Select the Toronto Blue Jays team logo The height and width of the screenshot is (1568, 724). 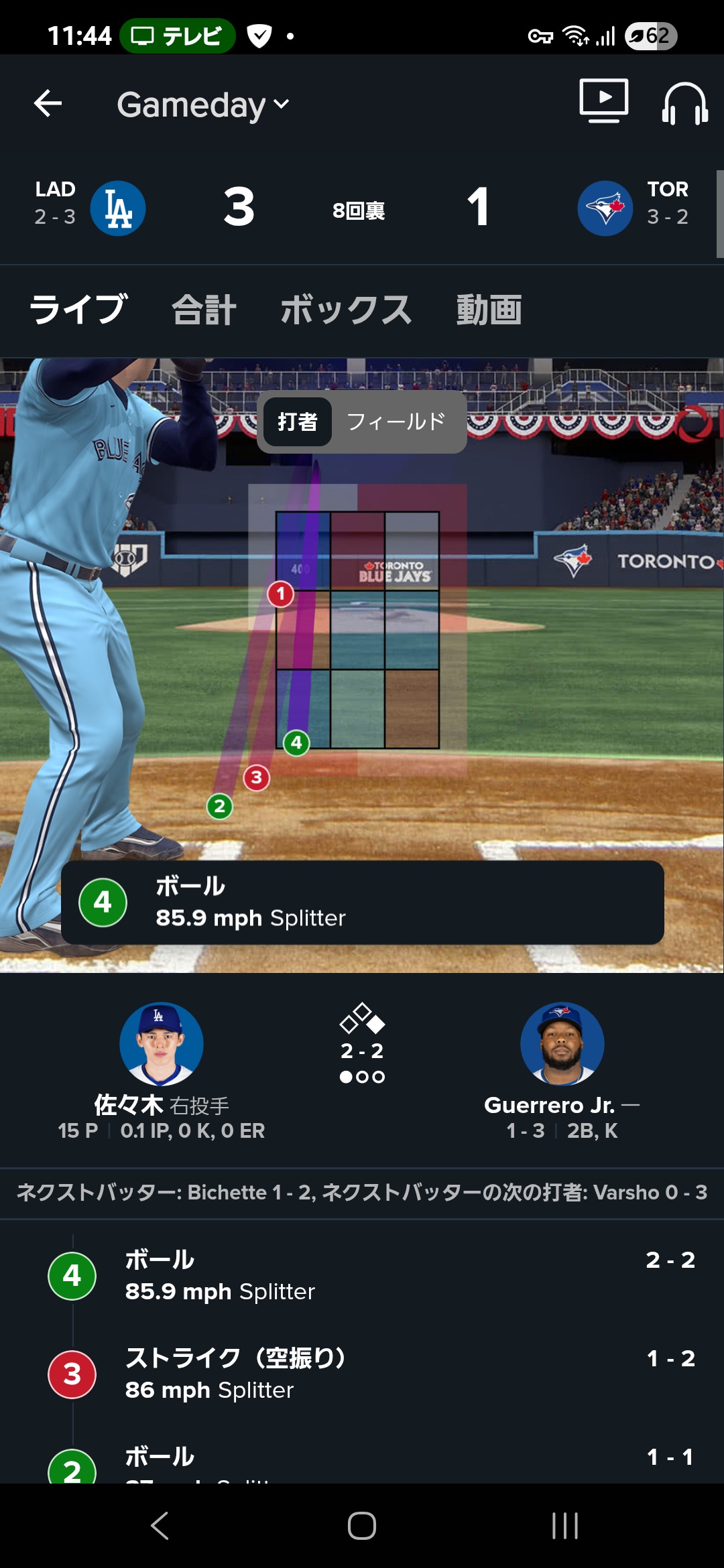[605, 208]
